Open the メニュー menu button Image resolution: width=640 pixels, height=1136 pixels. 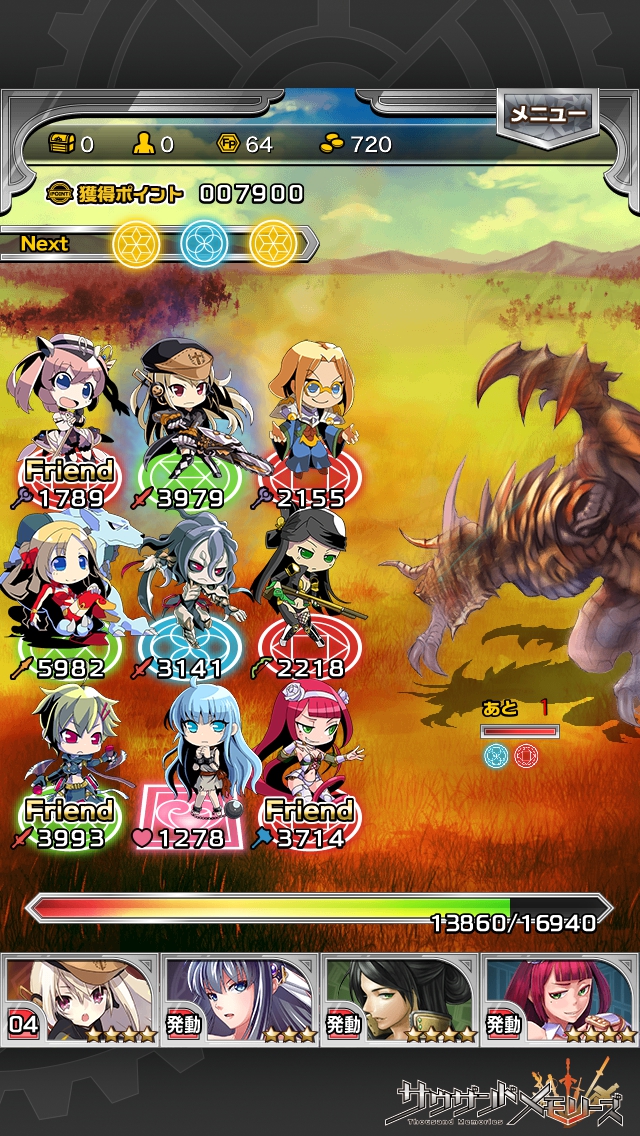pos(547,115)
